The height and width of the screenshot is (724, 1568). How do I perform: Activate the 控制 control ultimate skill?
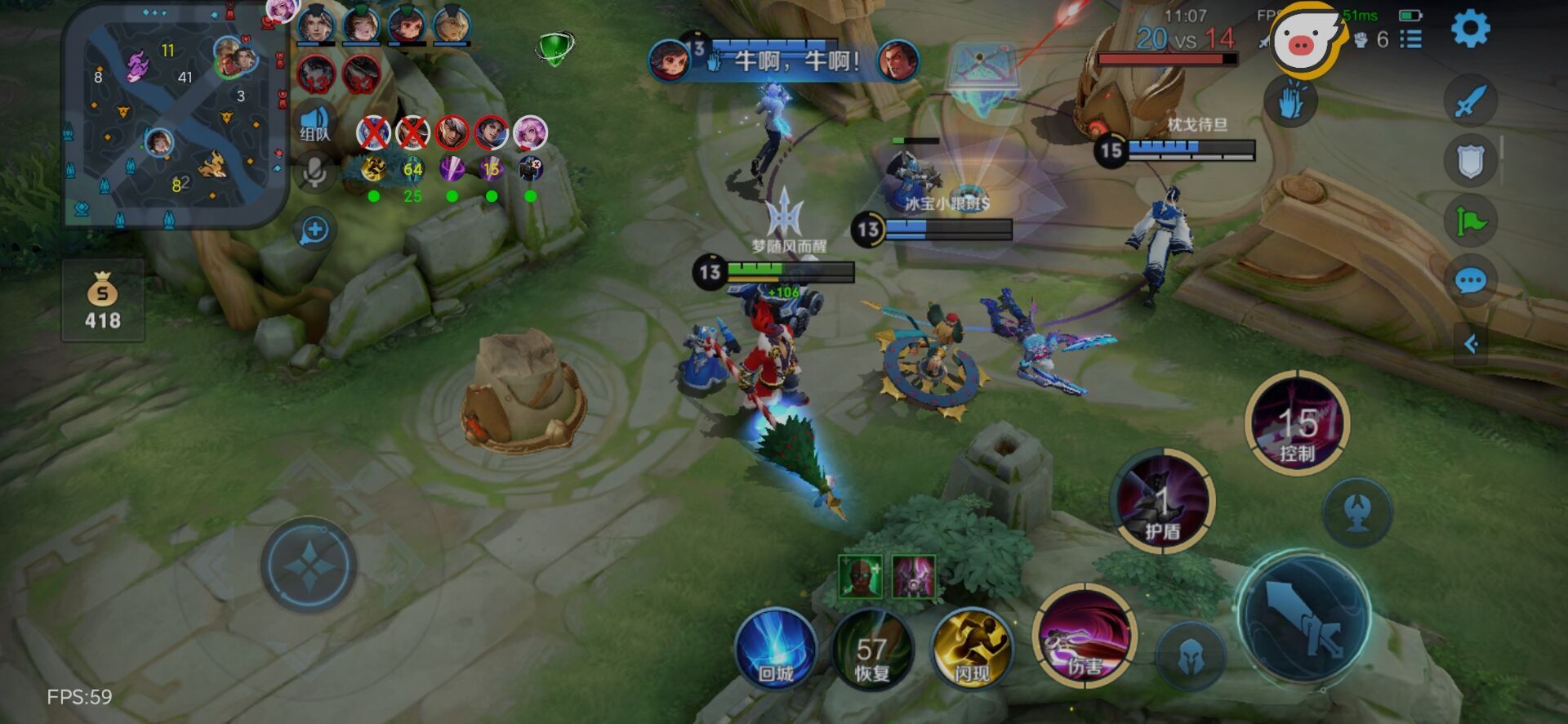(x=1297, y=423)
